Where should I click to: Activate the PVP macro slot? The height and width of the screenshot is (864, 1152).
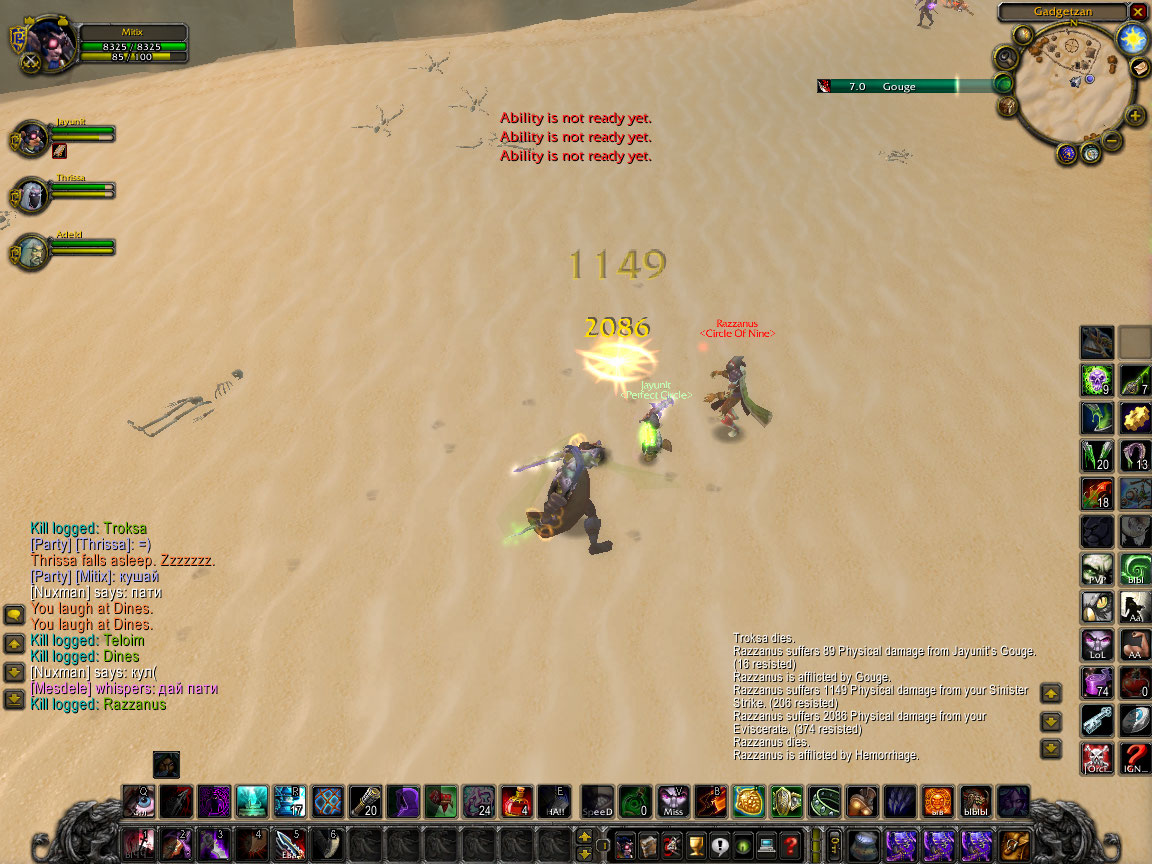pos(1097,569)
